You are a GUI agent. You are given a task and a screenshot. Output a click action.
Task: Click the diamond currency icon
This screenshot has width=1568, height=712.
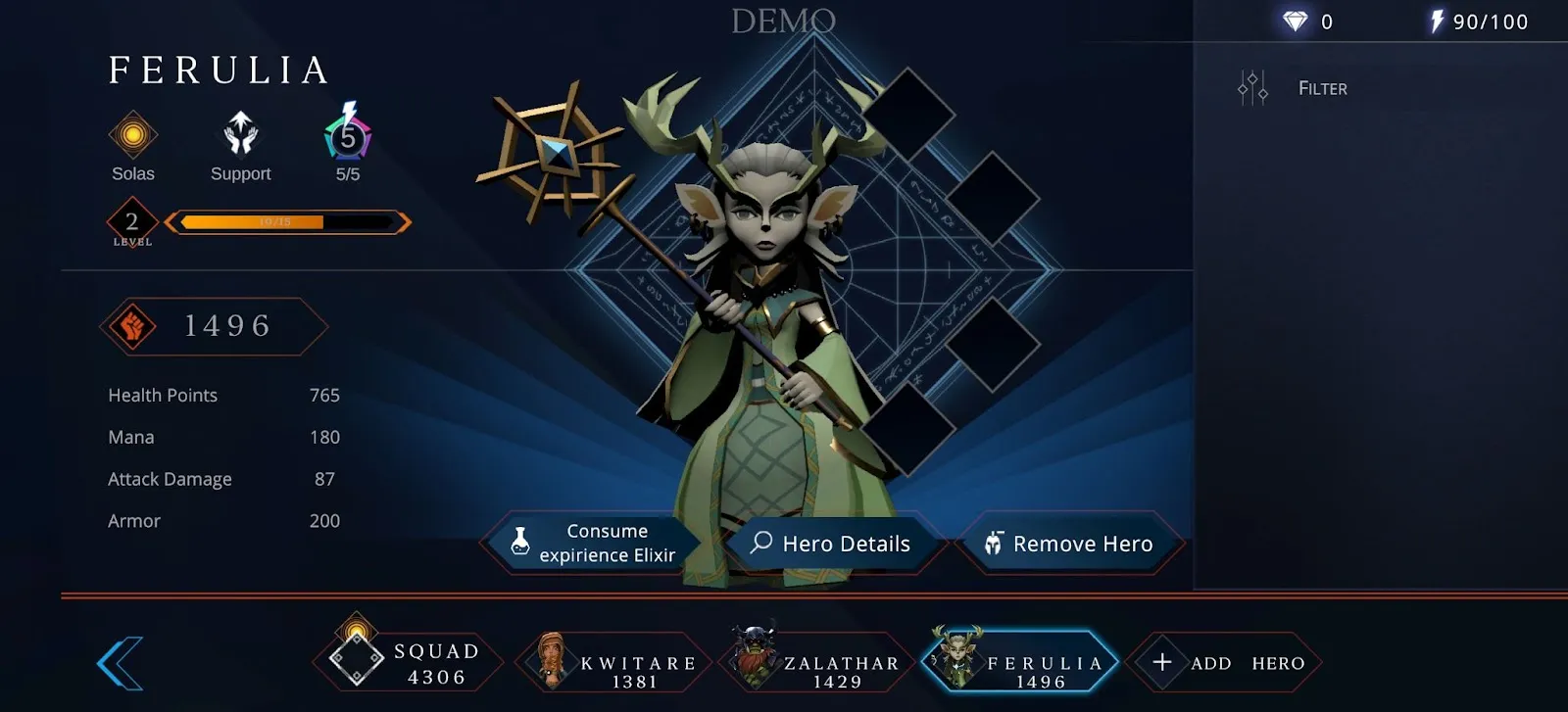click(x=1298, y=19)
